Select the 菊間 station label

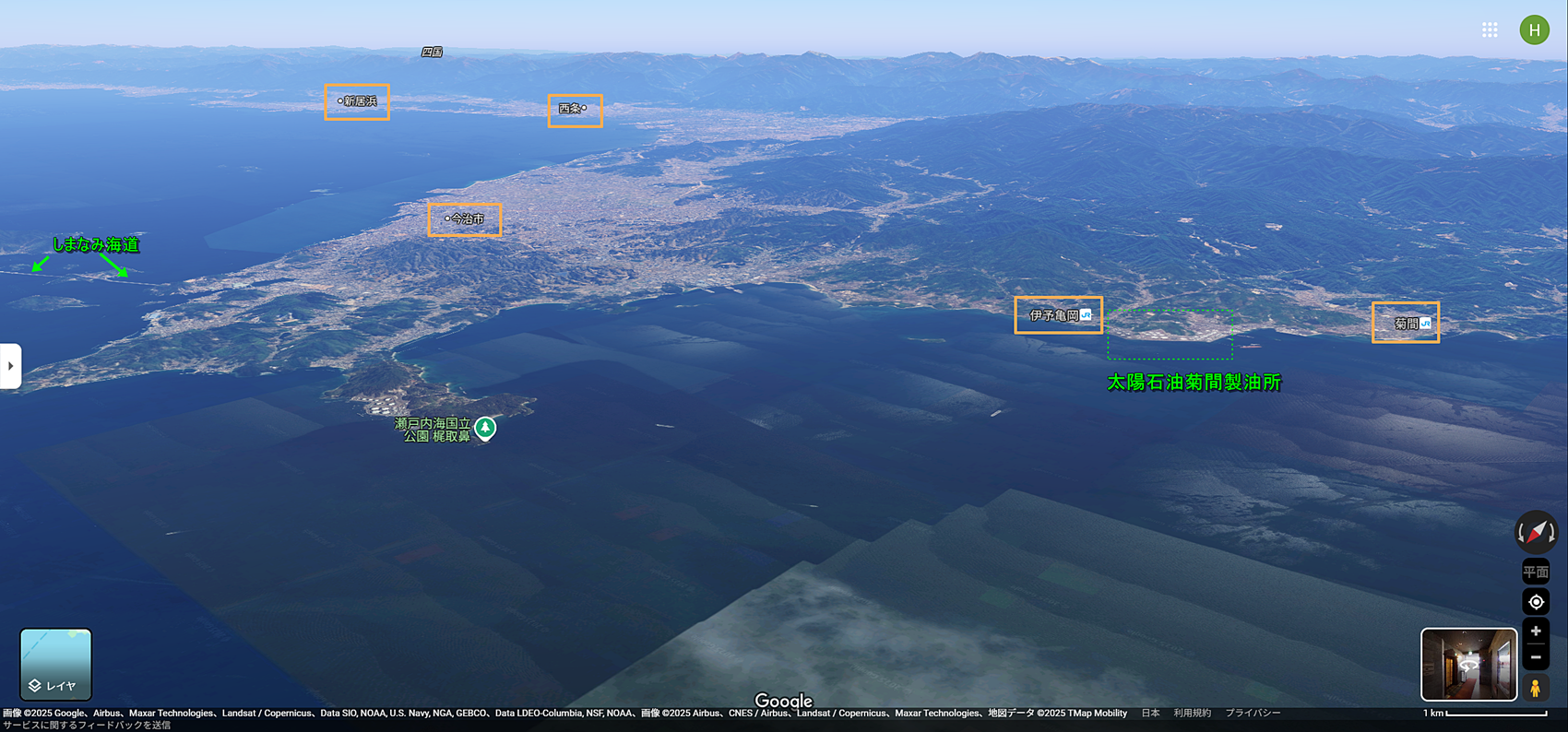1407,324
